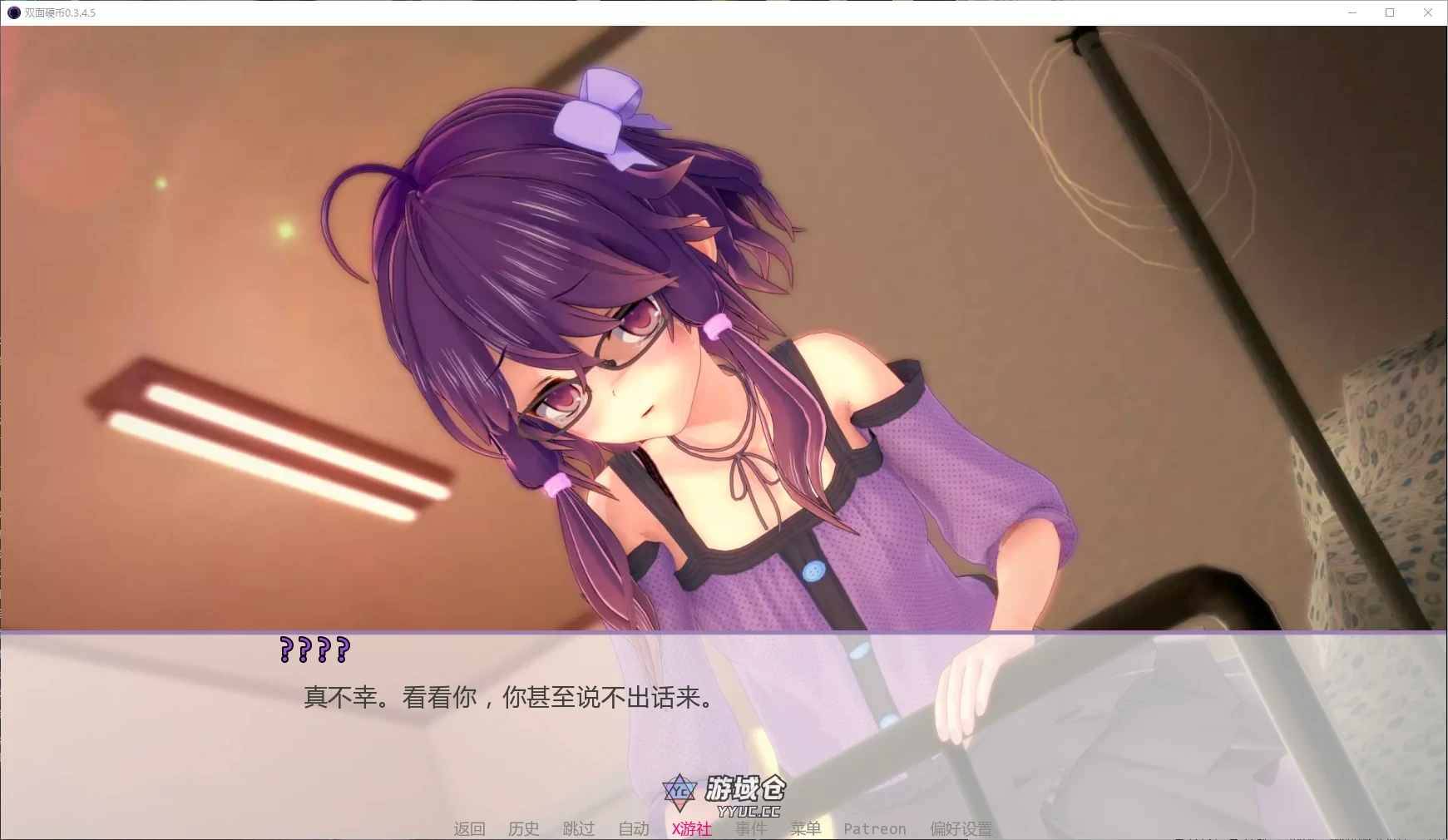Close the game window
Viewport: 1448px width, 840px height.
[1428, 12]
